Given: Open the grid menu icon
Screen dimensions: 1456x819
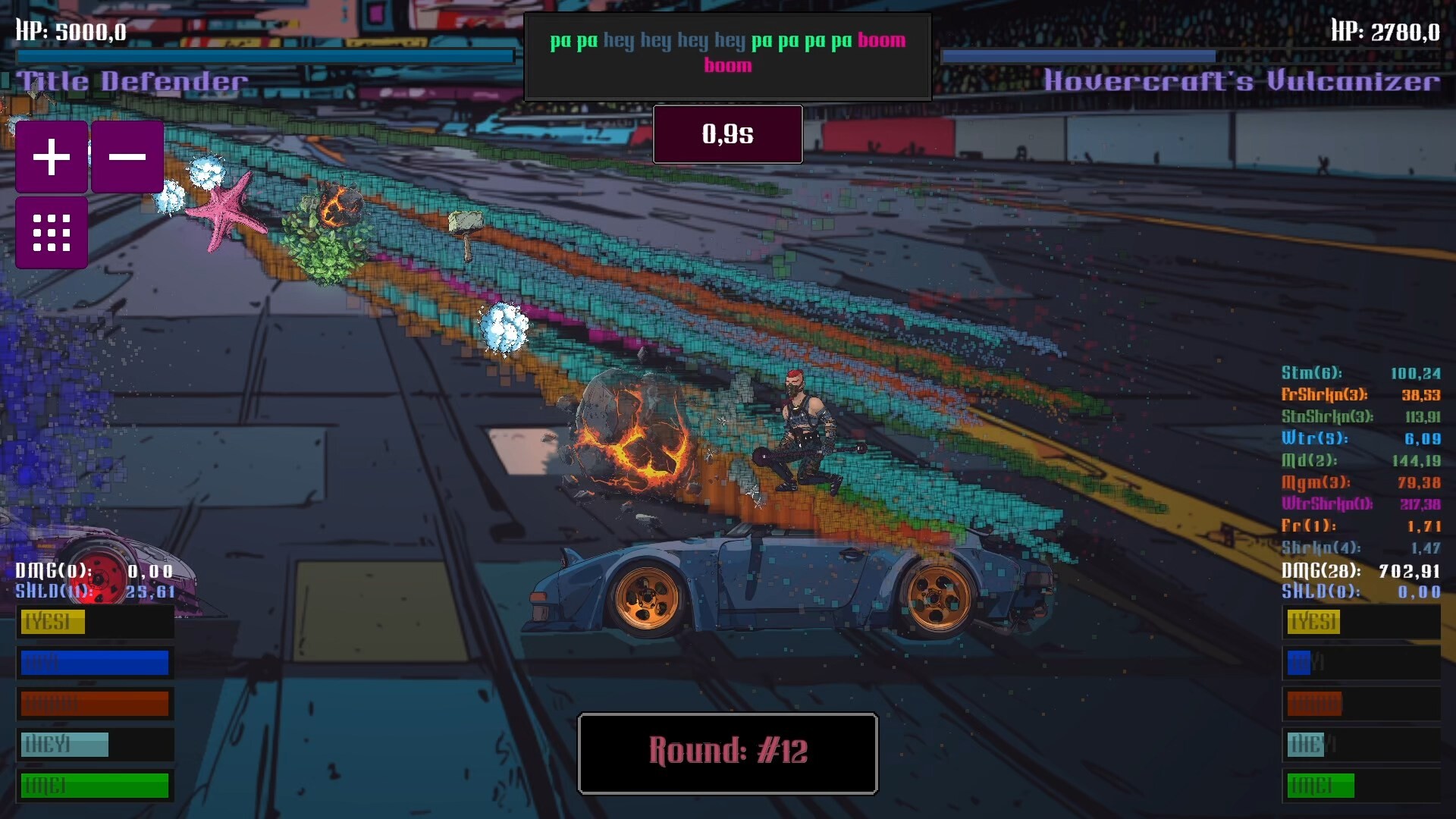Looking at the screenshot, I should 51,232.
